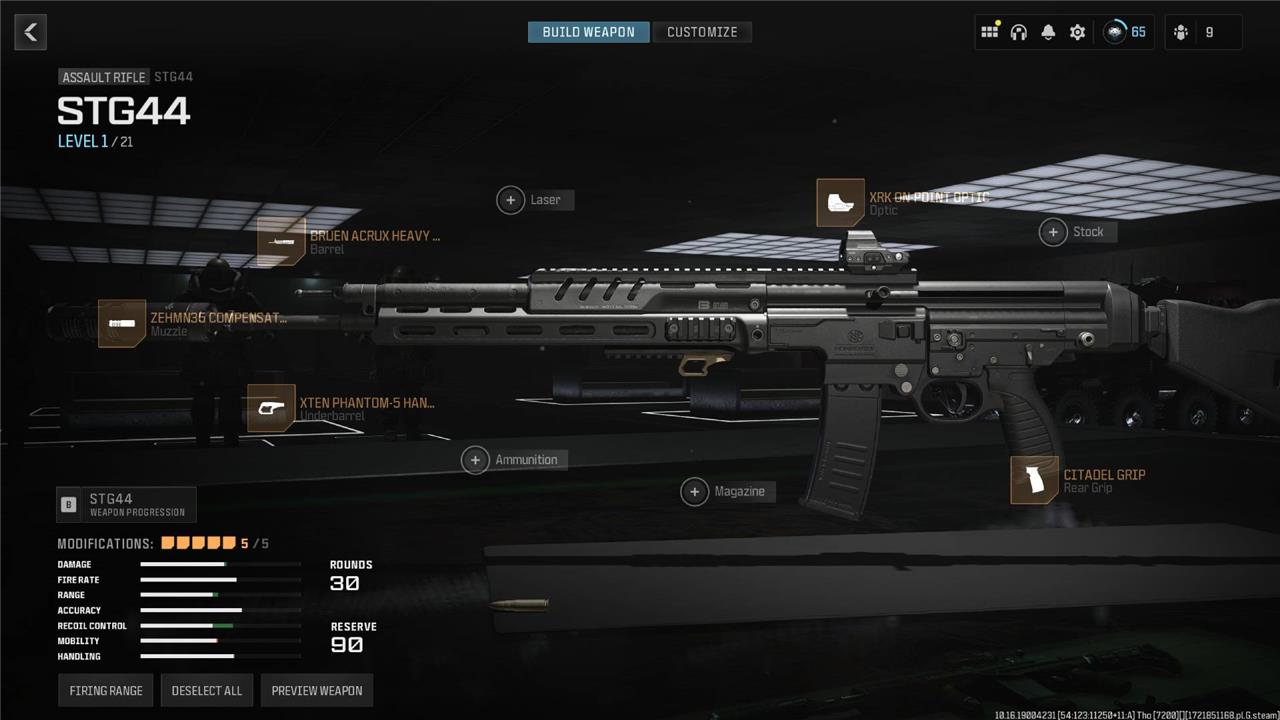This screenshot has width=1280, height=720.
Task: Choose the ZEHMN35 Compensator muzzle slot
Action: [x=122, y=324]
